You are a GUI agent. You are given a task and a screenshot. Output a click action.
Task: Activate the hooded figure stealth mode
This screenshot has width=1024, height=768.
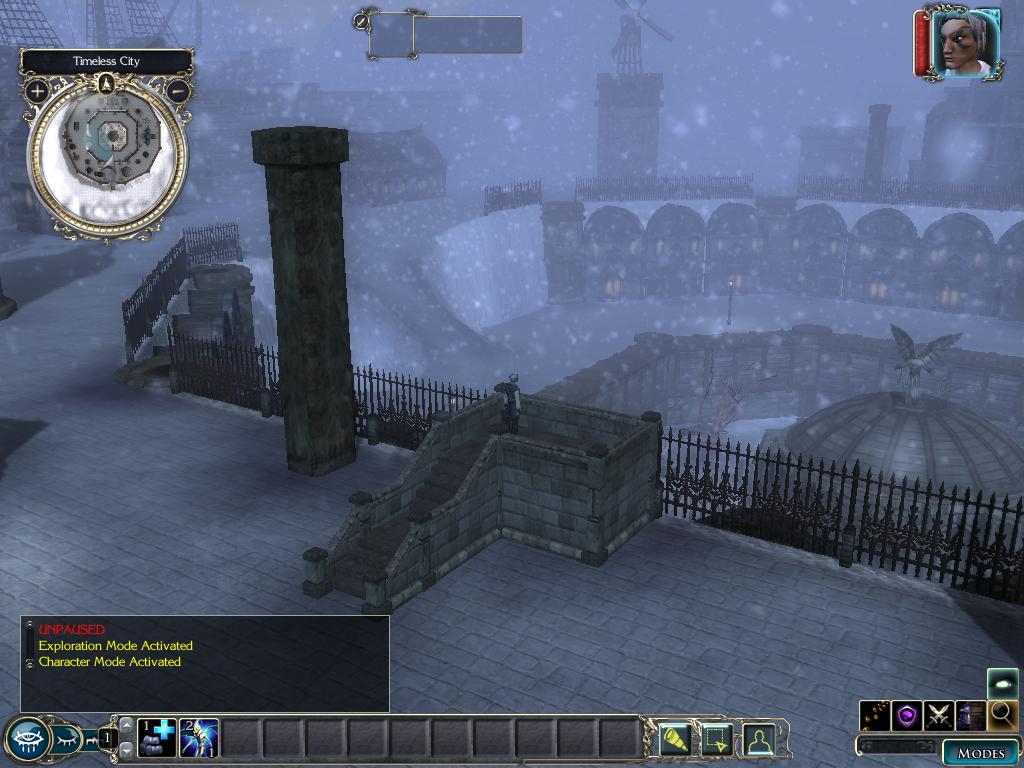pyautogui.click(x=970, y=714)
